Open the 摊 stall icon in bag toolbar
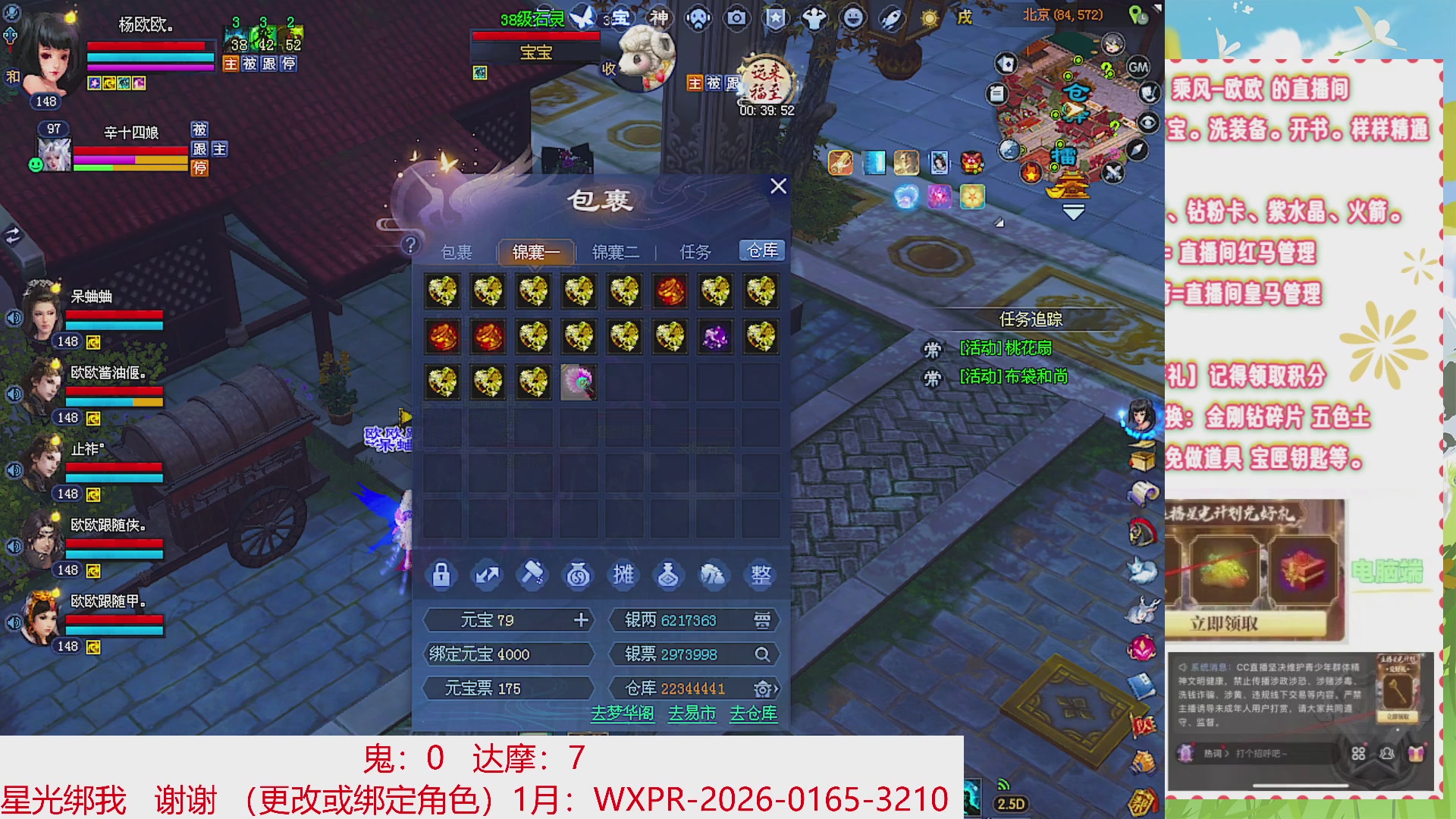This screenshot has width=1456, height=819. 623,576
